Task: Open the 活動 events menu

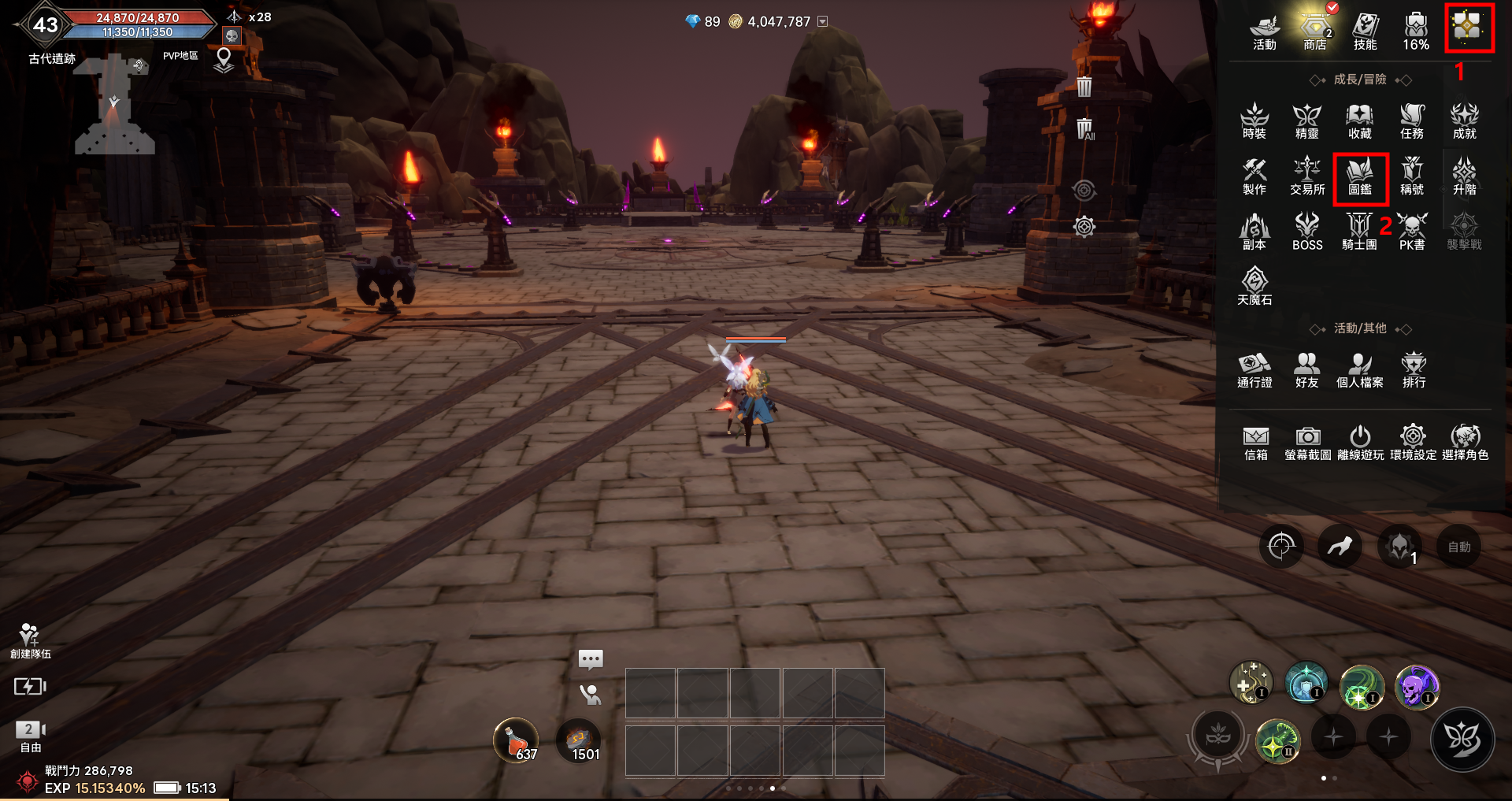Action: pos(1264,32)
